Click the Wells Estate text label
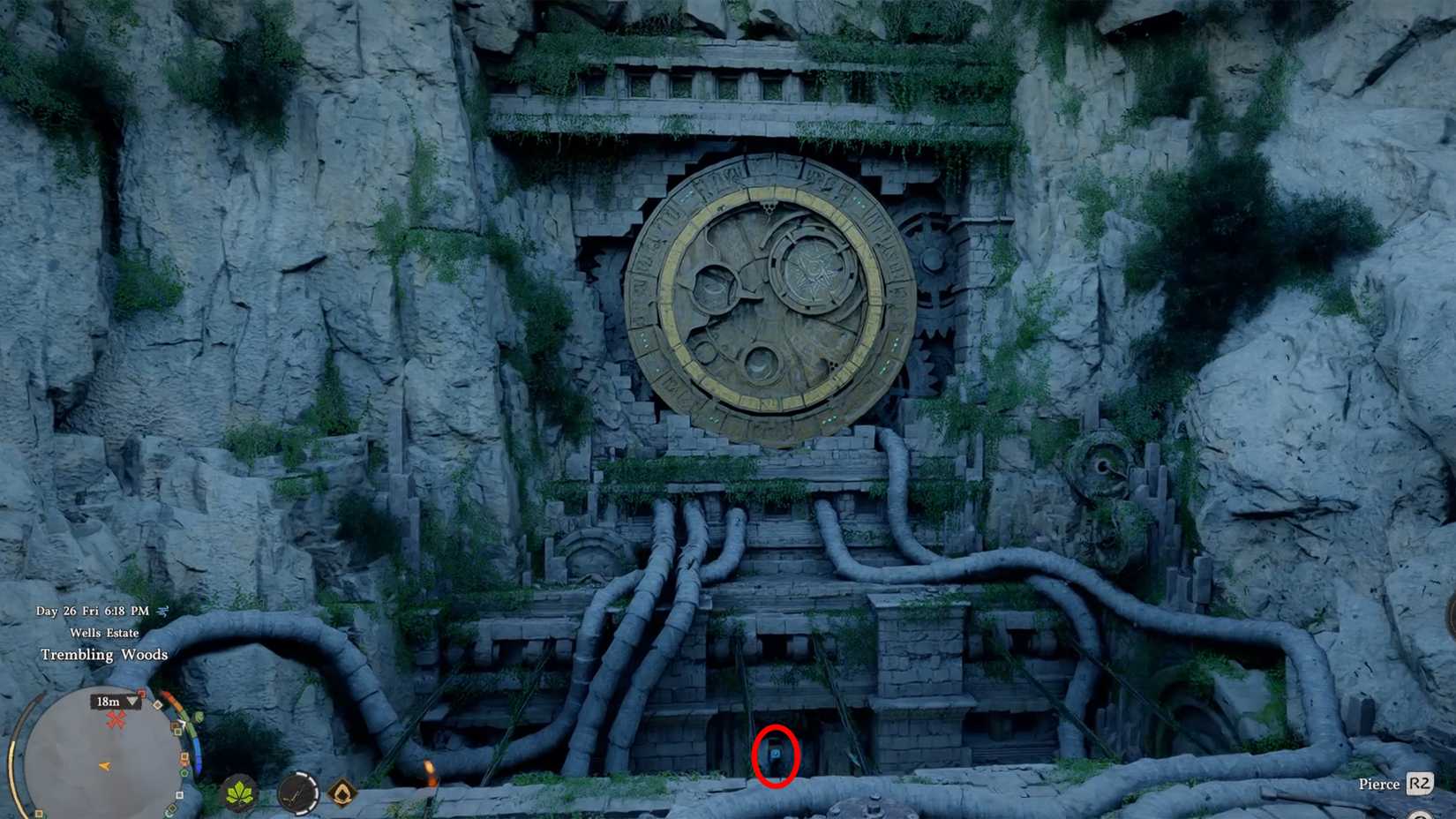The width and height of the screenshot is (1456, 819). 106,633
